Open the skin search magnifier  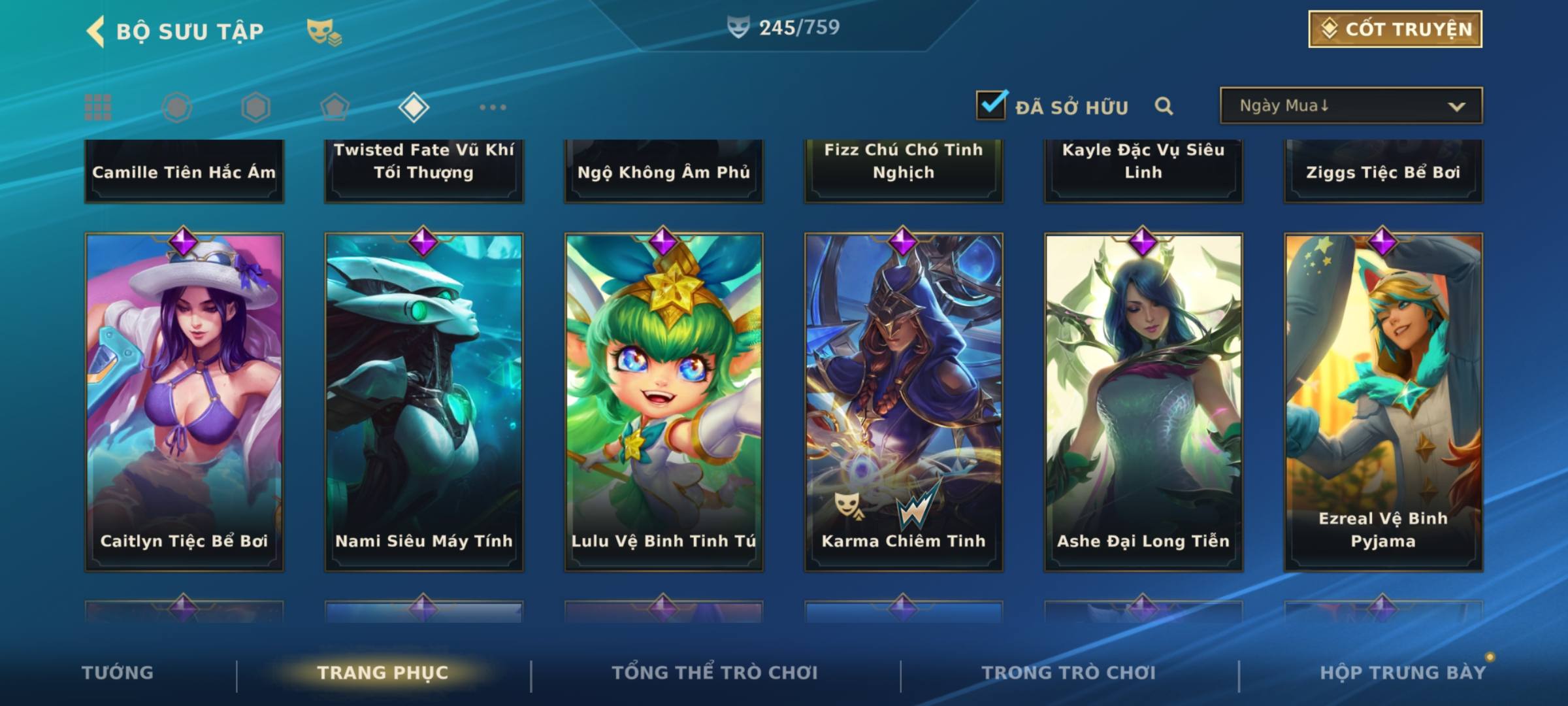point(1164,106)
